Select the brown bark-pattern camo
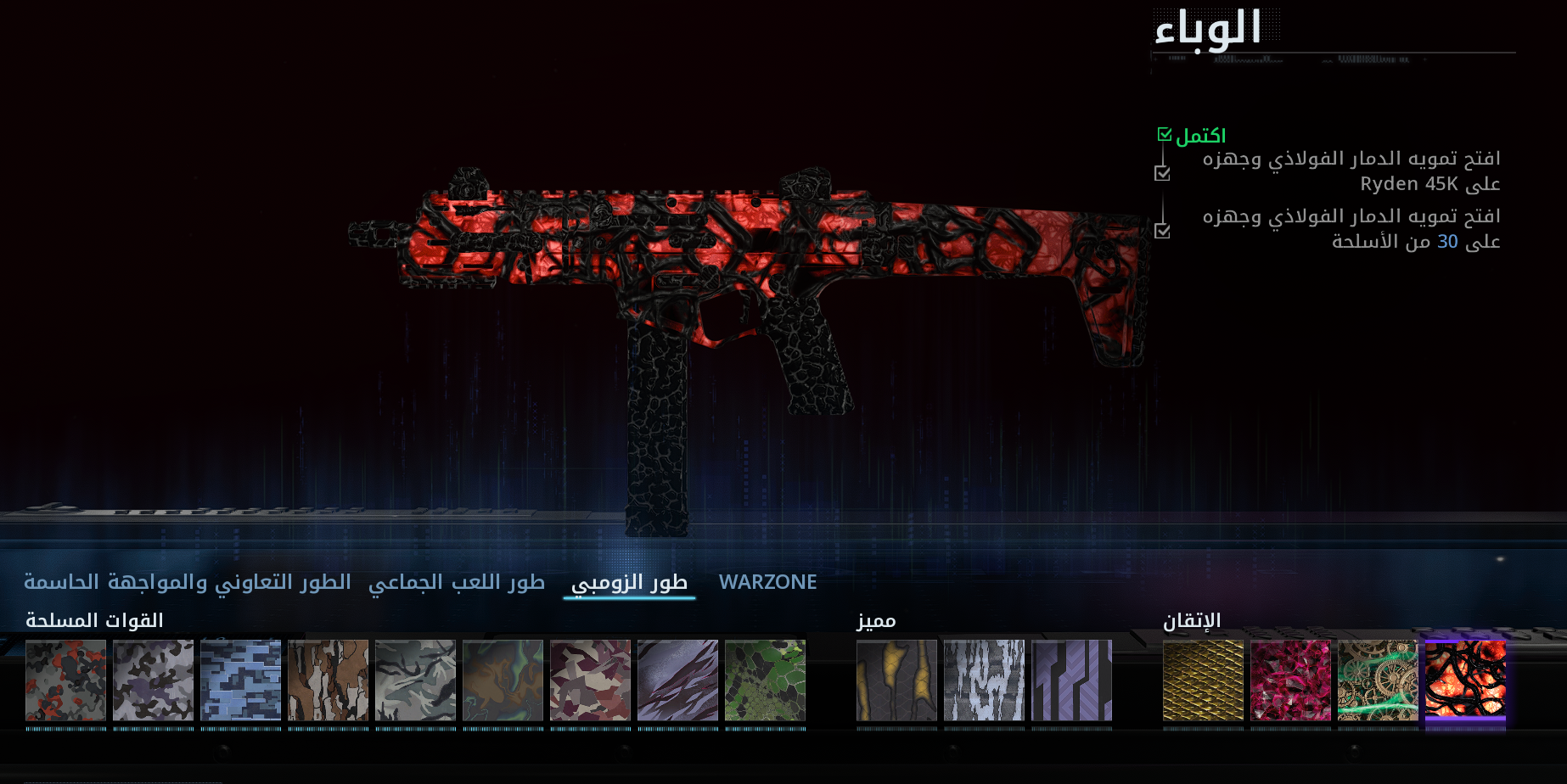 329,680
